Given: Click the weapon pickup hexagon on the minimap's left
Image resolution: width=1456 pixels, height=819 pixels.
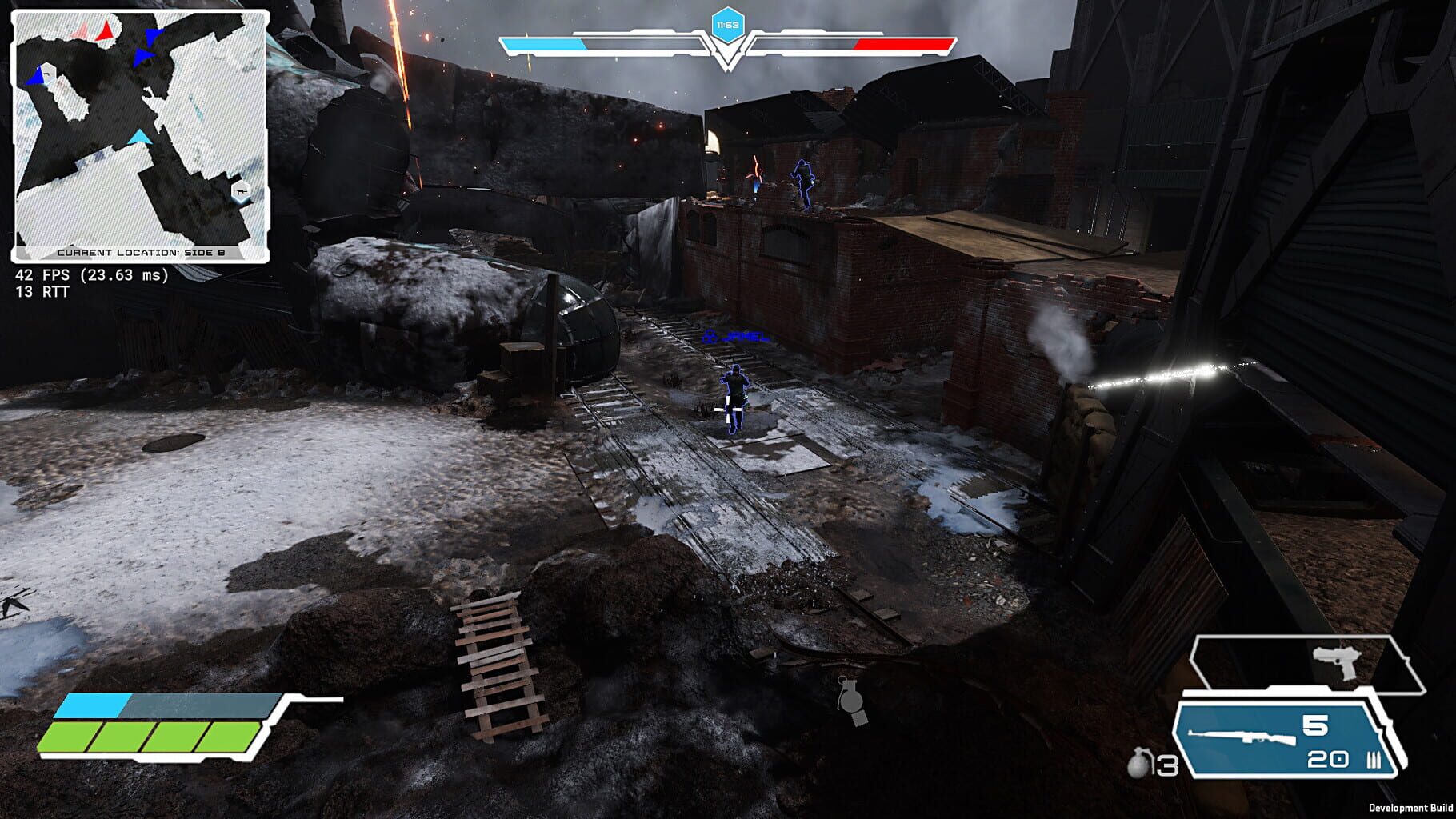Looking at the screenshot, I should pyautogui.click(x=48, y=74).
